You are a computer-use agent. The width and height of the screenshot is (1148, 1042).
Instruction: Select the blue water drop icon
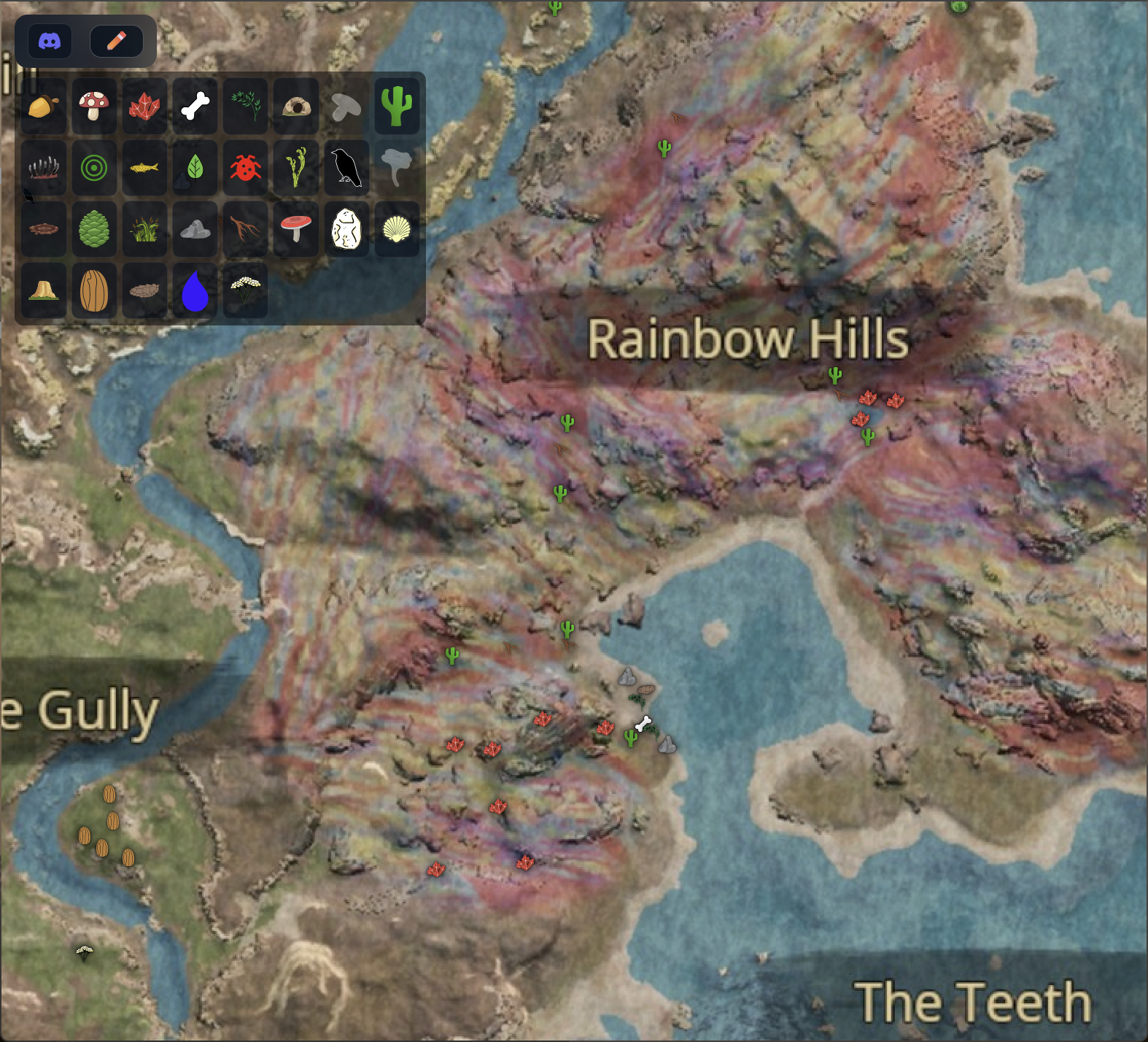pos(195,290)
